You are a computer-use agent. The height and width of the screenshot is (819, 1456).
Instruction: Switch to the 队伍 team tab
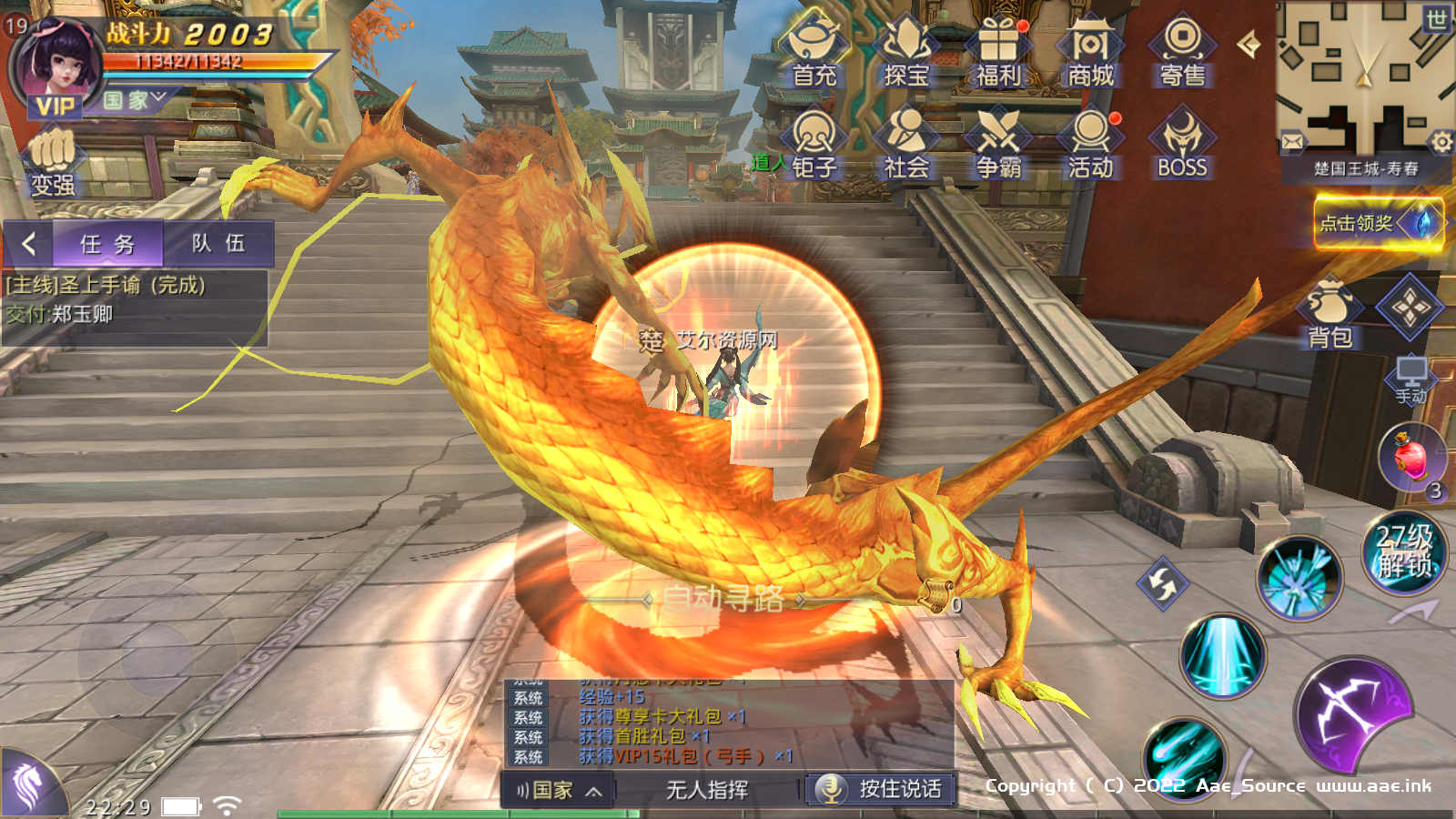(x=218, y=244)
